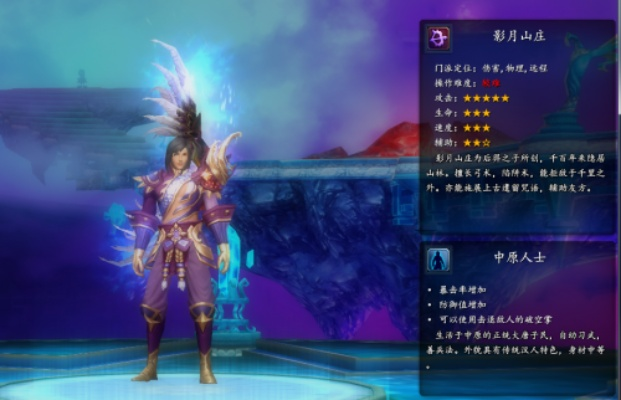
Task: Click the 影月山庄 faction emblem icon
Action: (438, 39)
